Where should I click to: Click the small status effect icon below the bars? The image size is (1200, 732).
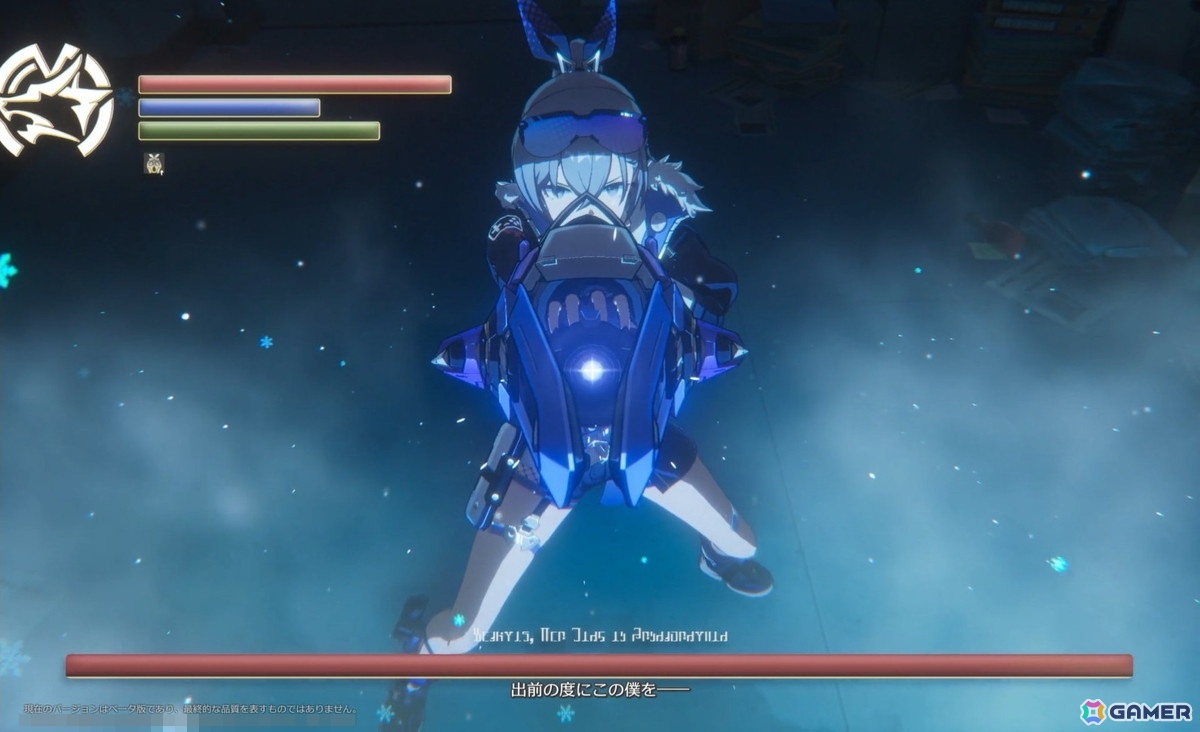coord(153,163)
